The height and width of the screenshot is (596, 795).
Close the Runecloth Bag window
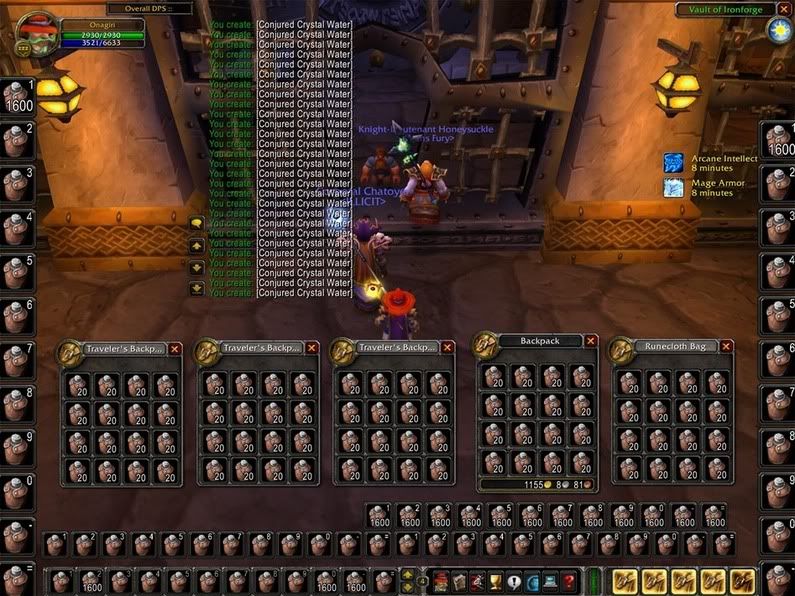click(726, 346)
